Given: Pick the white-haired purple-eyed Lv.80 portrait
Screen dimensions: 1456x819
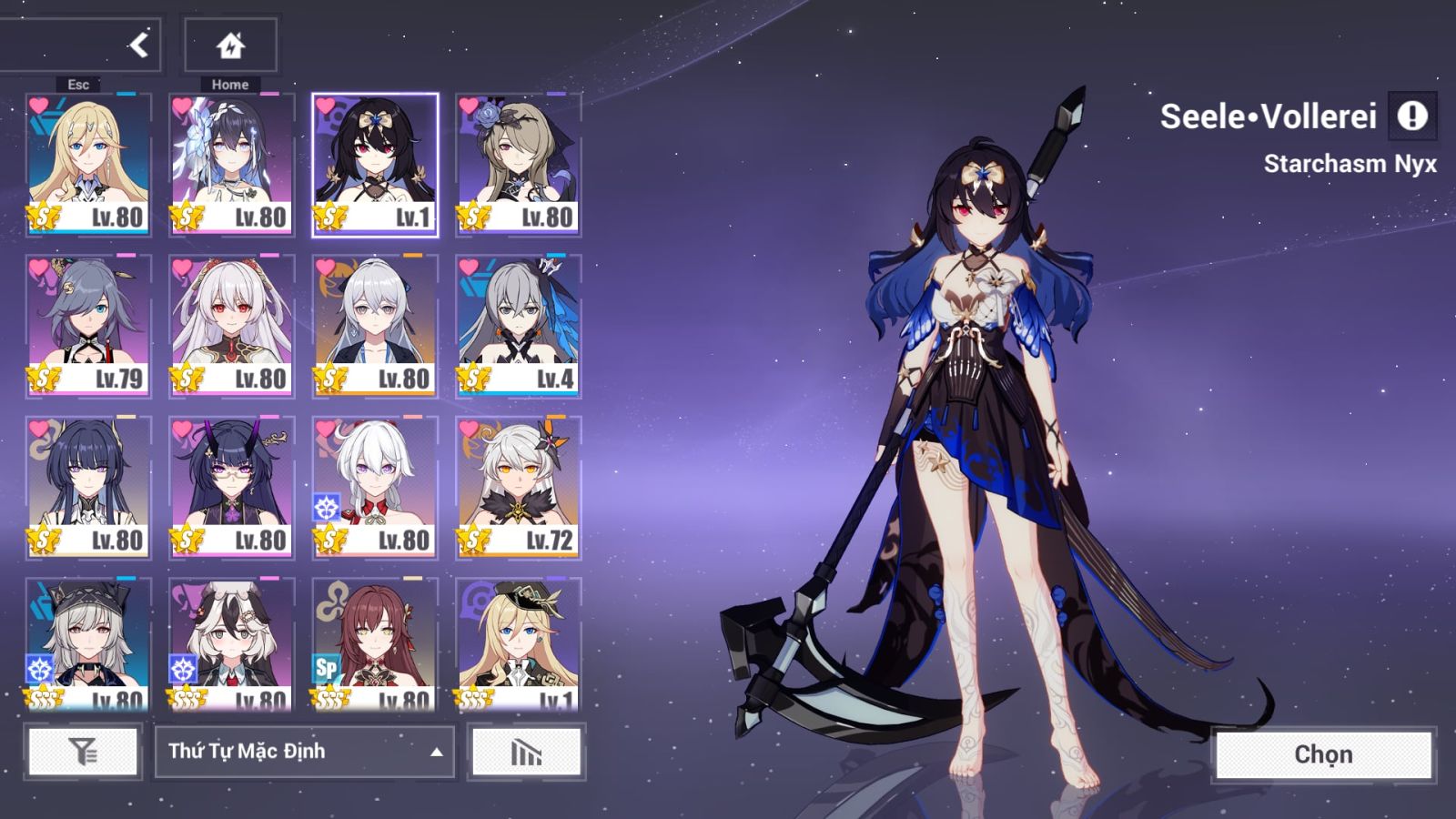Looking at the screenshot, I should click(x=375, y=487).
